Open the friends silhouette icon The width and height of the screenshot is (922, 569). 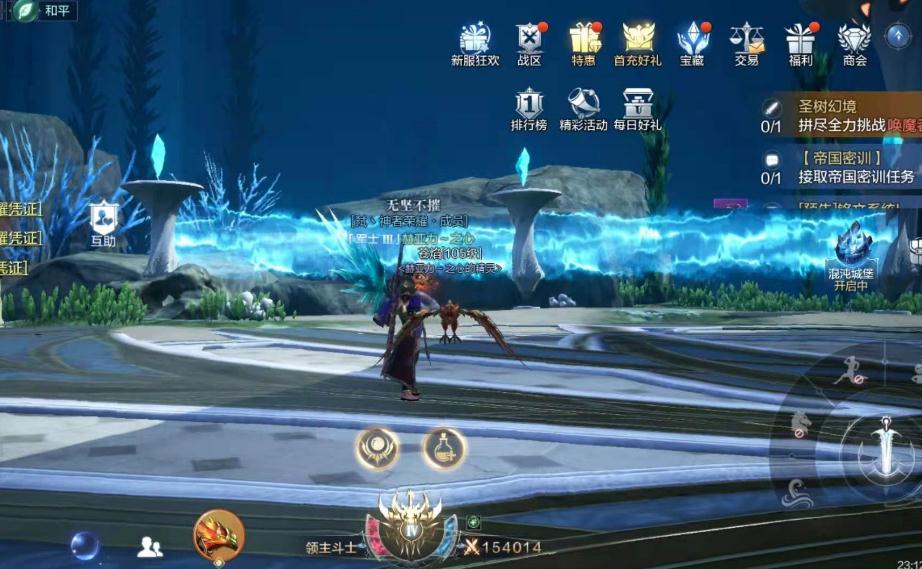point(150,546)
